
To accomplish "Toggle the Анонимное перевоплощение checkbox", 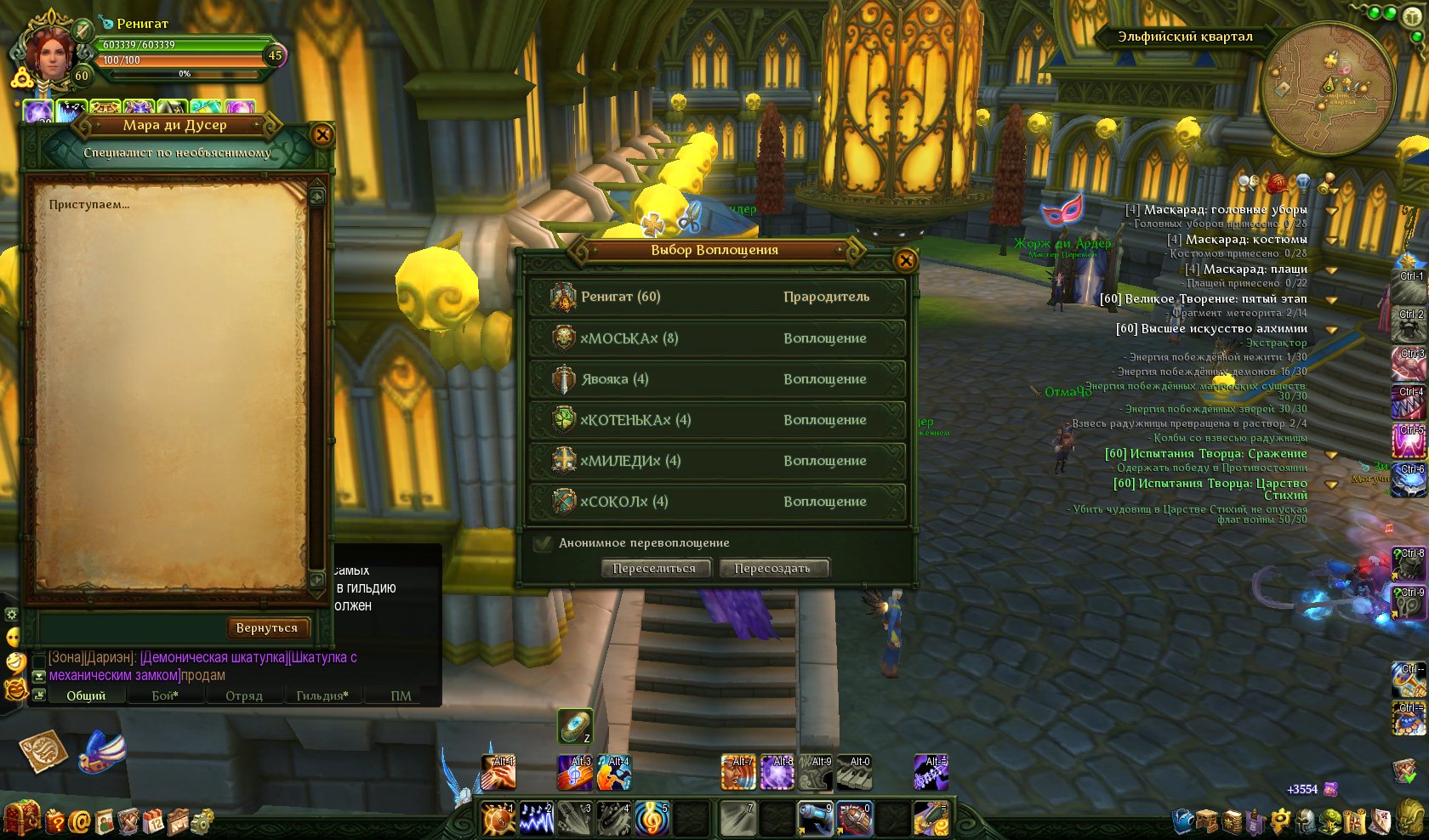I will 543,543.
